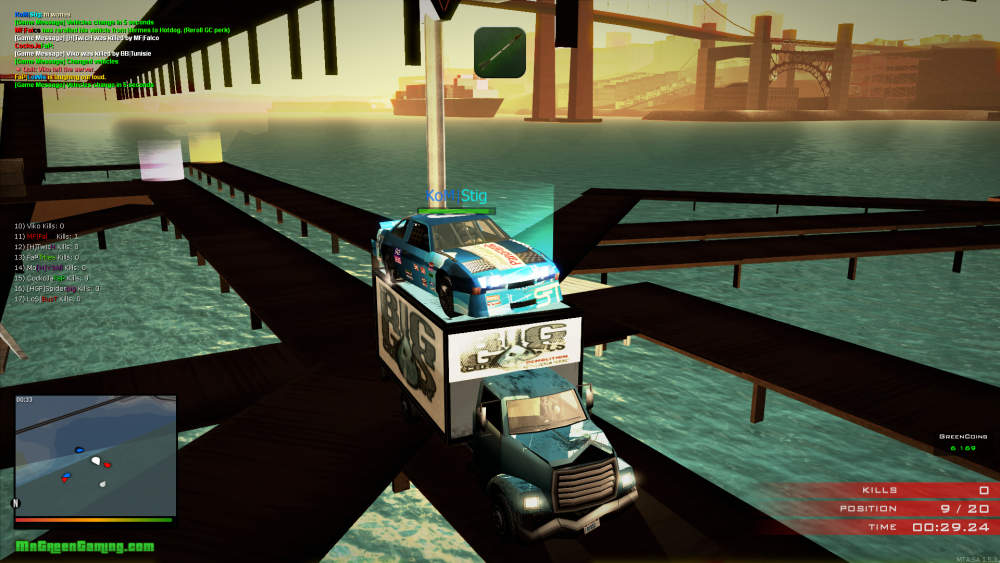The width and height of the screenshot is (1000, 563).
Task: Select the weapon icon in the green box
Action: pos(499,52)
